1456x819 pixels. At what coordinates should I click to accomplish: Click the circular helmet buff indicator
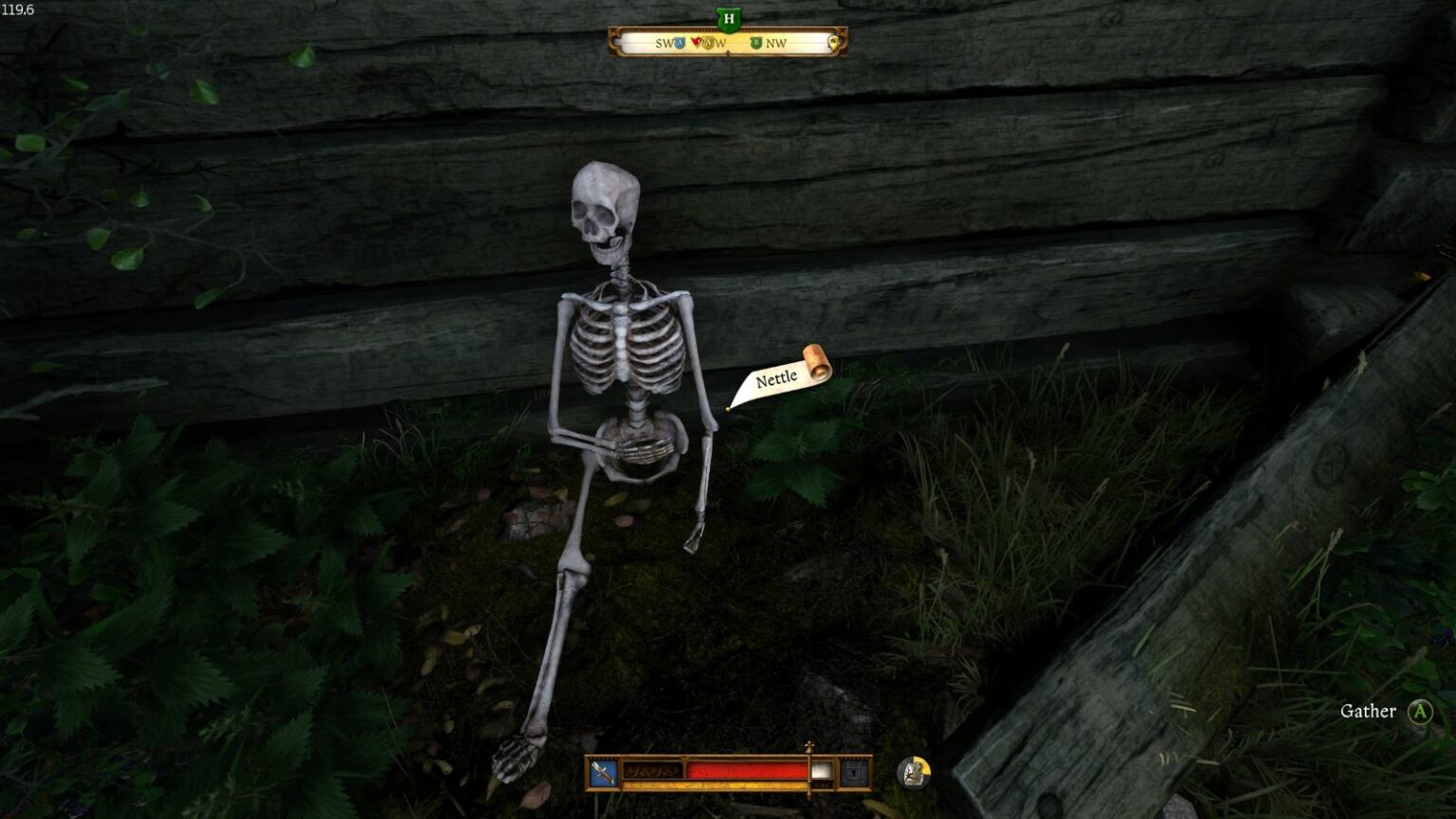[913, 773]
